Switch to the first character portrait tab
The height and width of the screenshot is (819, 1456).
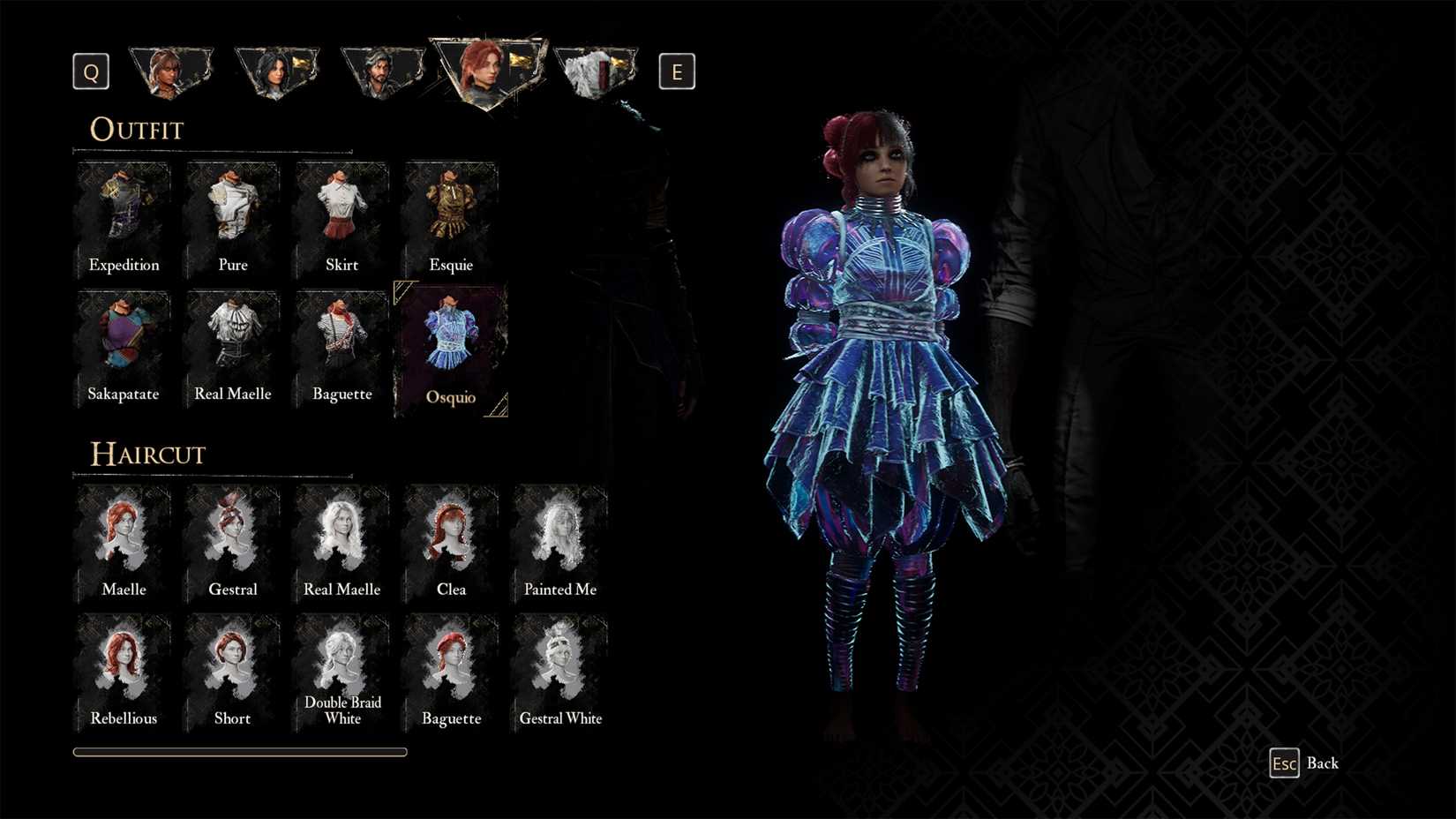(x=171, y=71)
